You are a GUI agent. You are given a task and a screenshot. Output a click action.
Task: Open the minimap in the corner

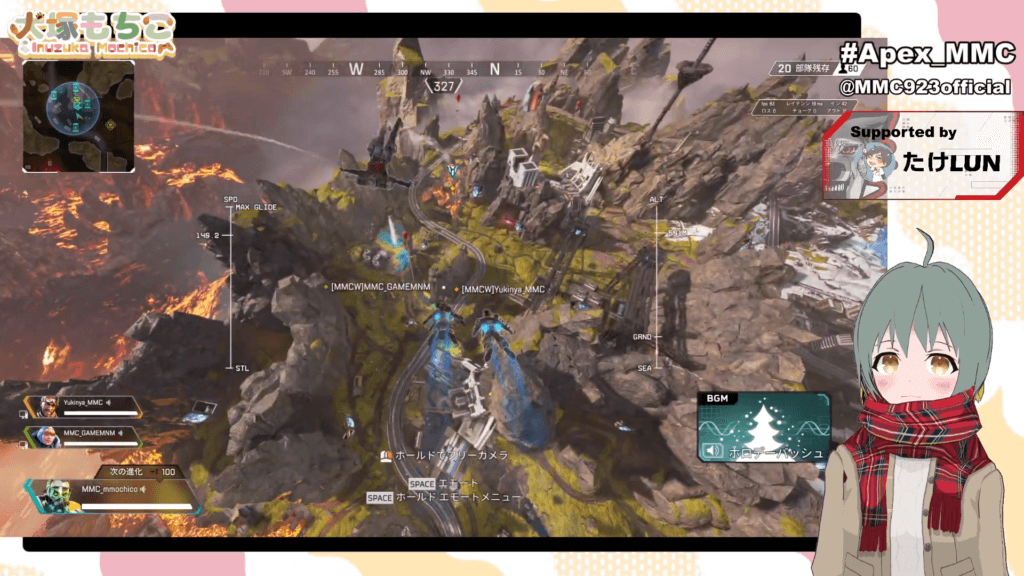[x=78, y=116]
